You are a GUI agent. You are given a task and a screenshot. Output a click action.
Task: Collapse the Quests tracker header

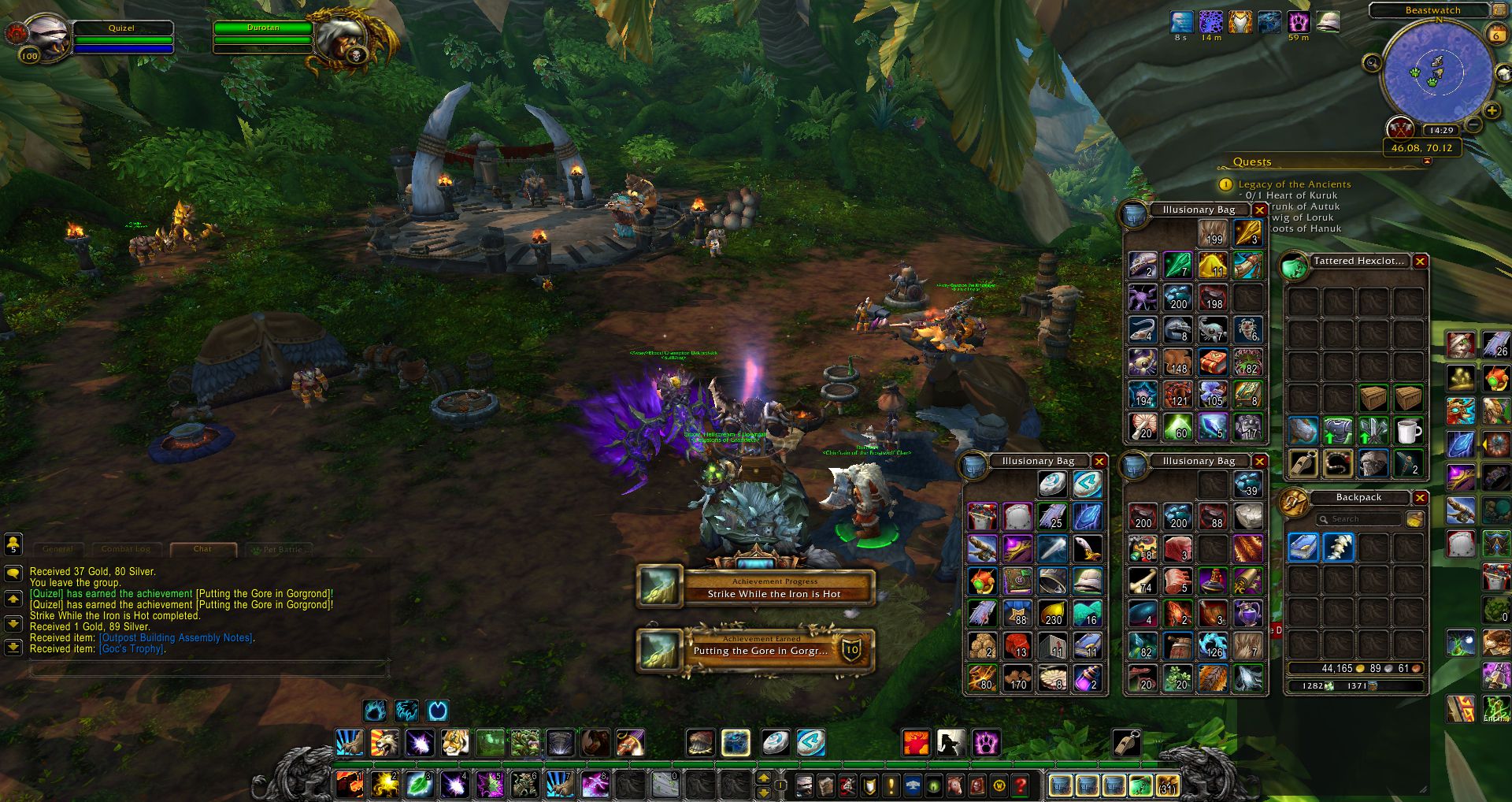(1426, 162)
